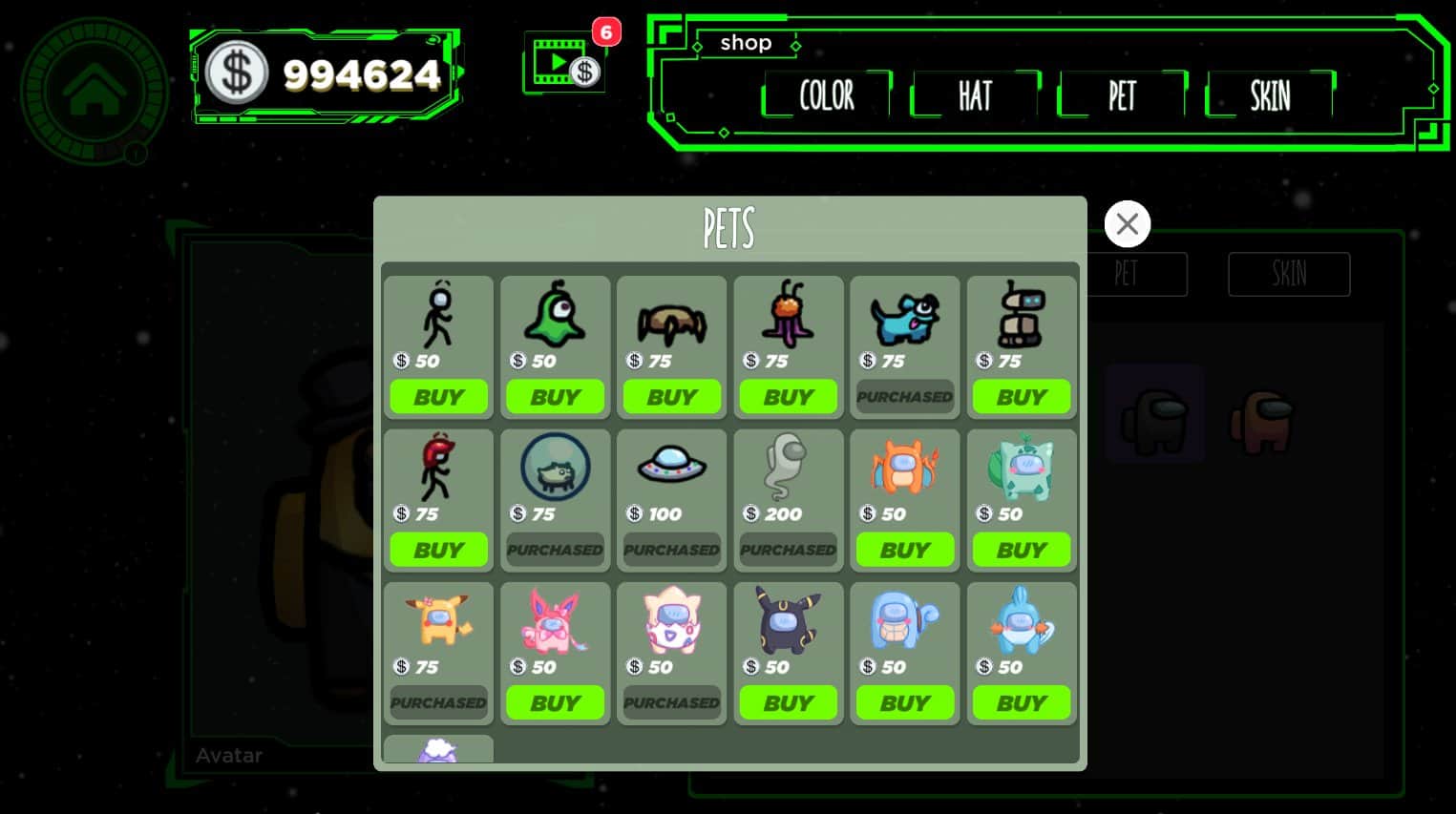This screenshot has width=1456, height=814.
Task: Buy the brown headcrab pet
Action: click(x=672, y=397)
